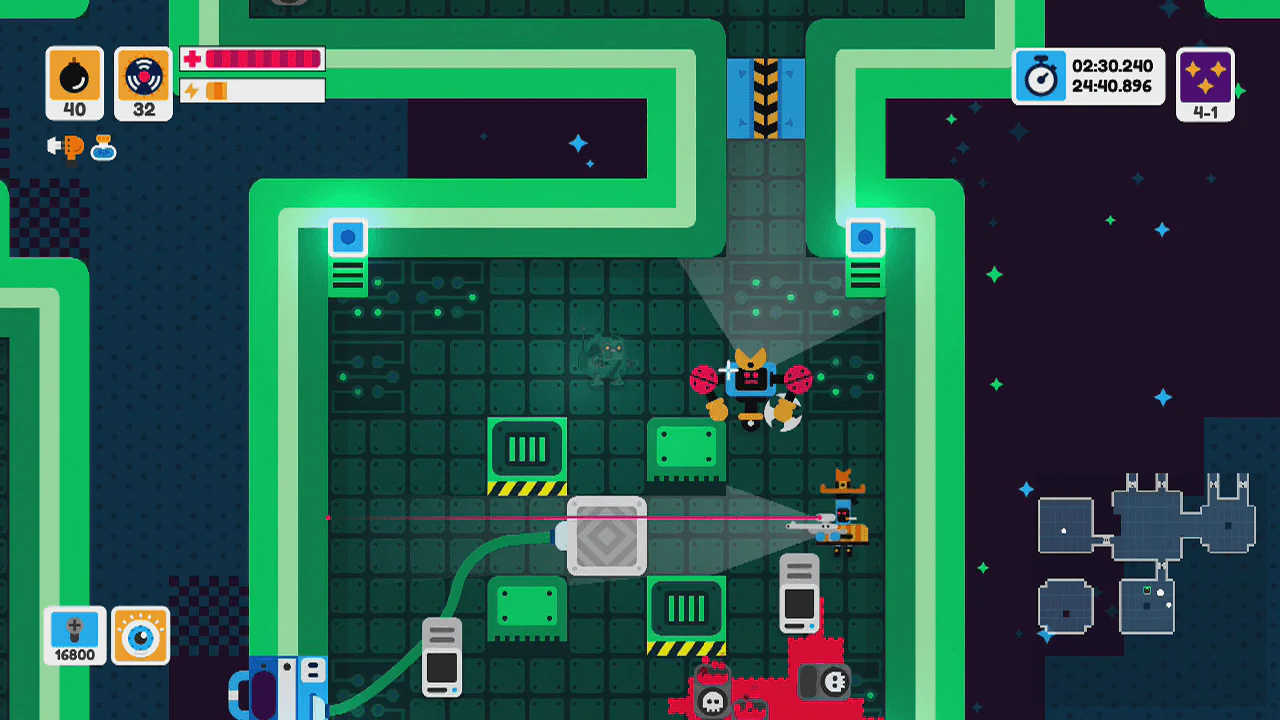The width and height of the screenshot is (1280, 720).
Task: Click the blue potion flask icon
Action: tap(101, 147)
